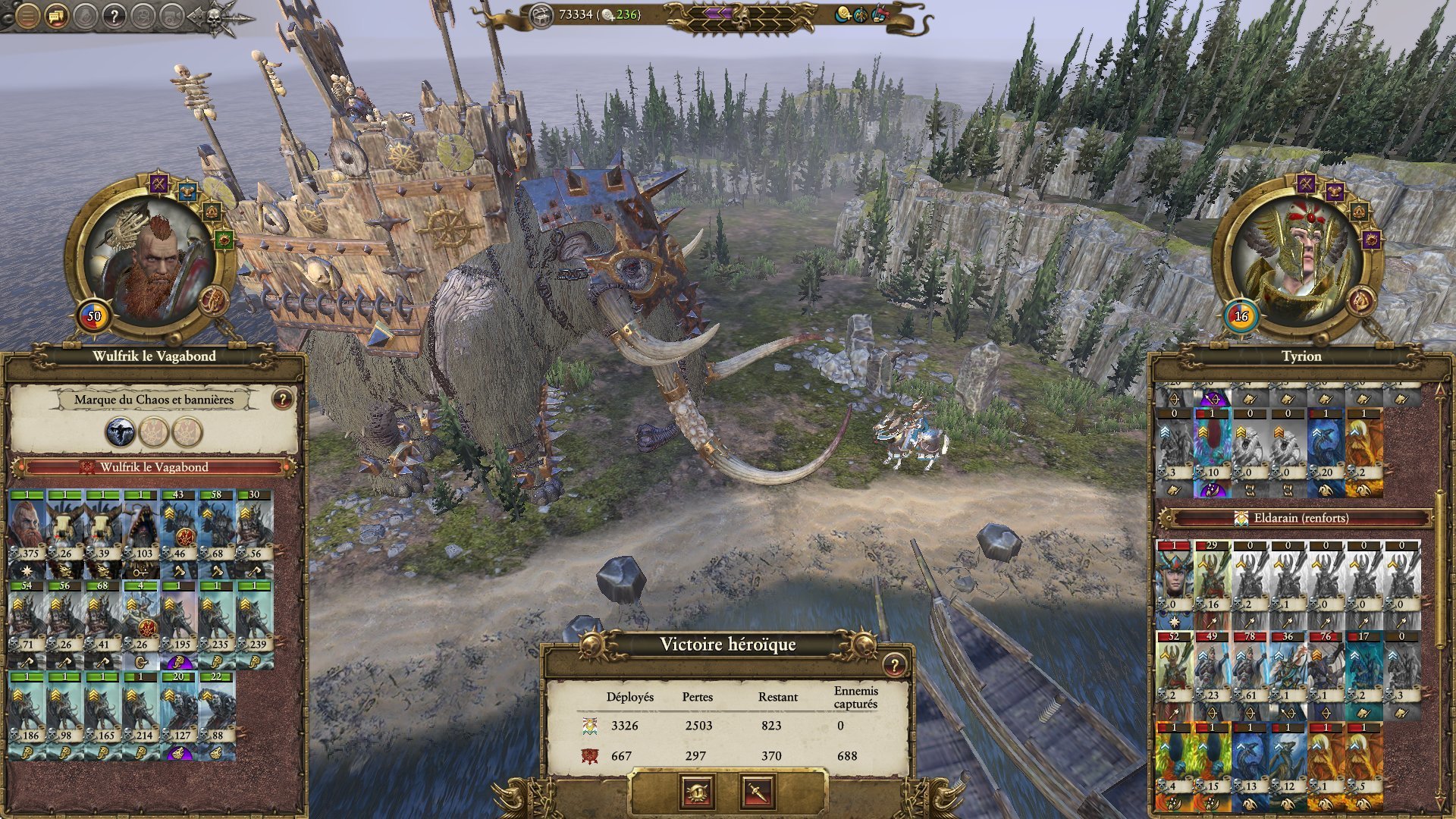
Task: Open help for the Victoire héroïque panel
Action: 895,665
